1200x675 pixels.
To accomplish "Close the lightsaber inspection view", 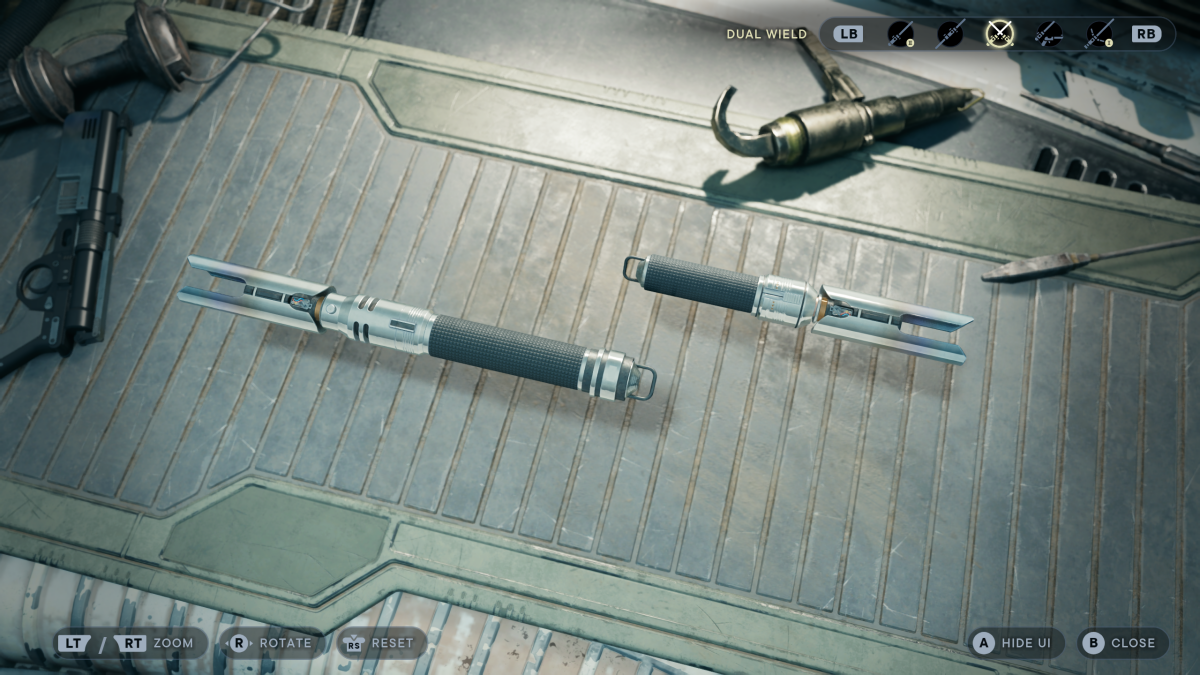I will point(1122,643).
